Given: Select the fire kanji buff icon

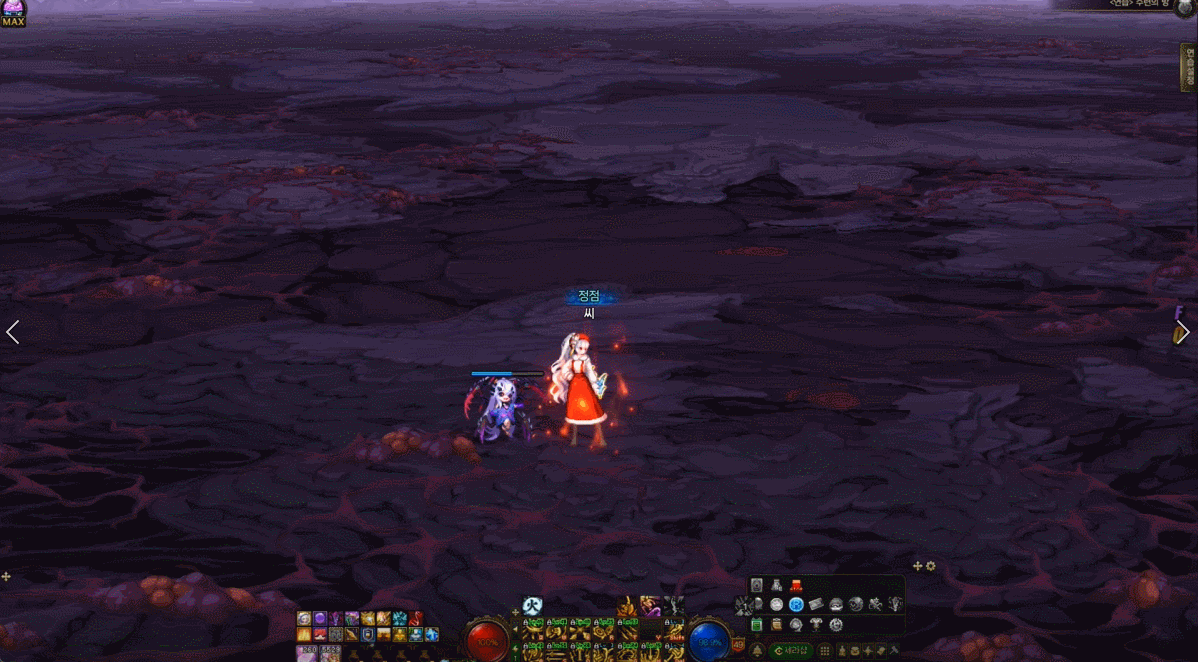Looking at the screenshot, I should pos(533,606).
